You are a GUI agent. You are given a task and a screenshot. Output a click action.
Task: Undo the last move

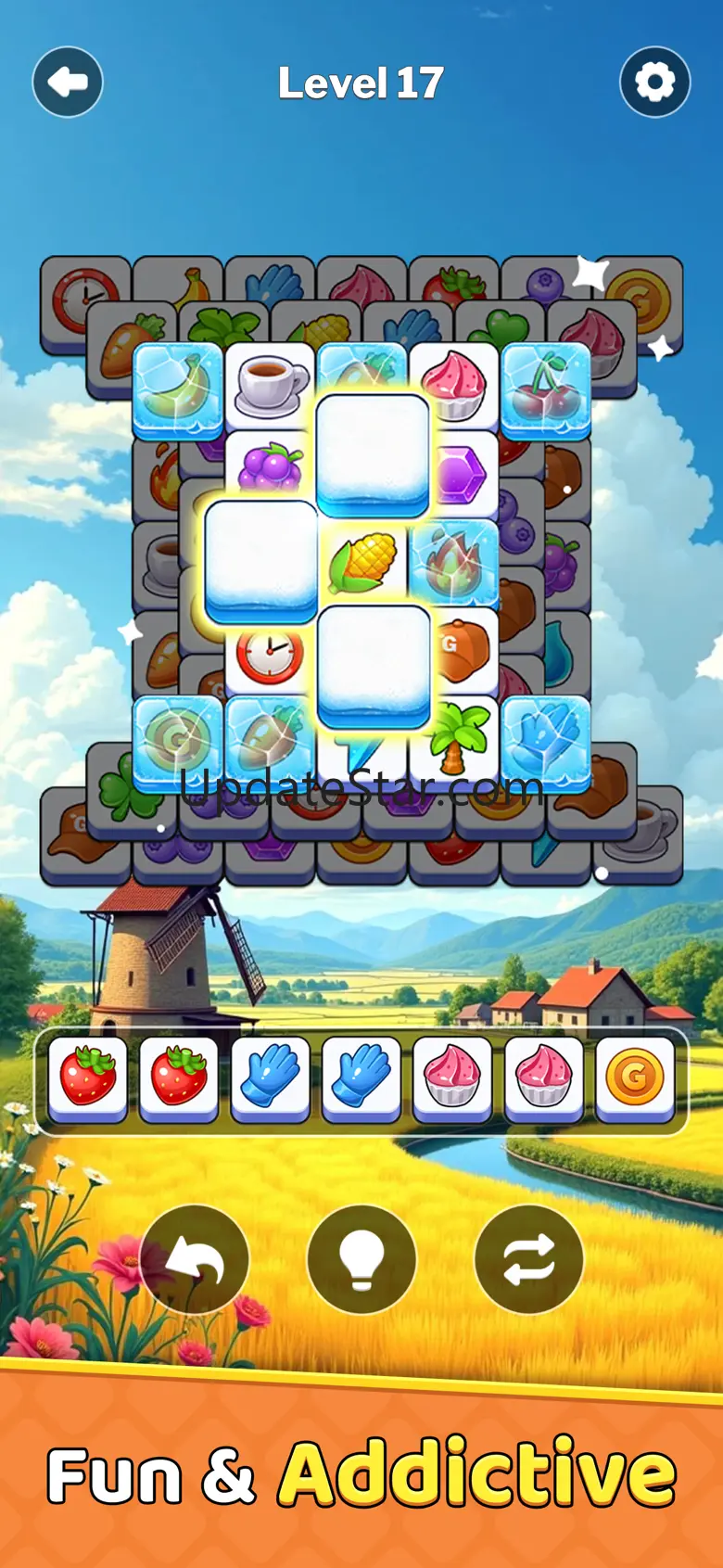(195, 1259)
